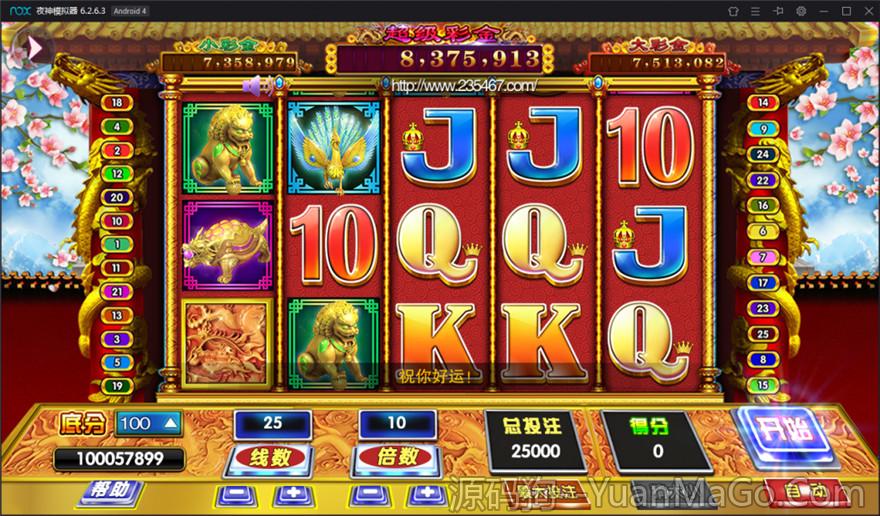The height and width of the screenshot is (516, 880).
Task: Open the 帮助 help screen
Action: click(x=109, y=491)
